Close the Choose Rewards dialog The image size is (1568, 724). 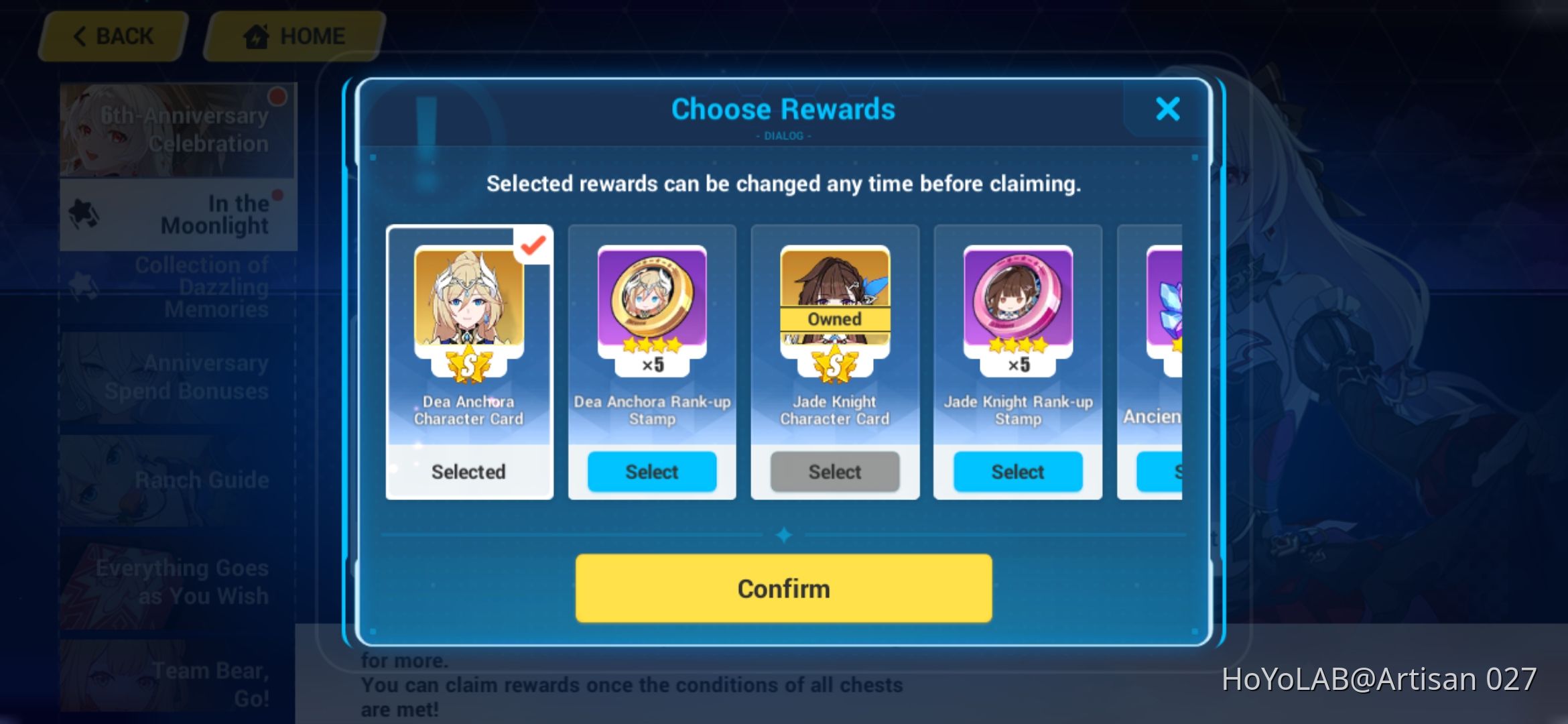(1167, 109)
